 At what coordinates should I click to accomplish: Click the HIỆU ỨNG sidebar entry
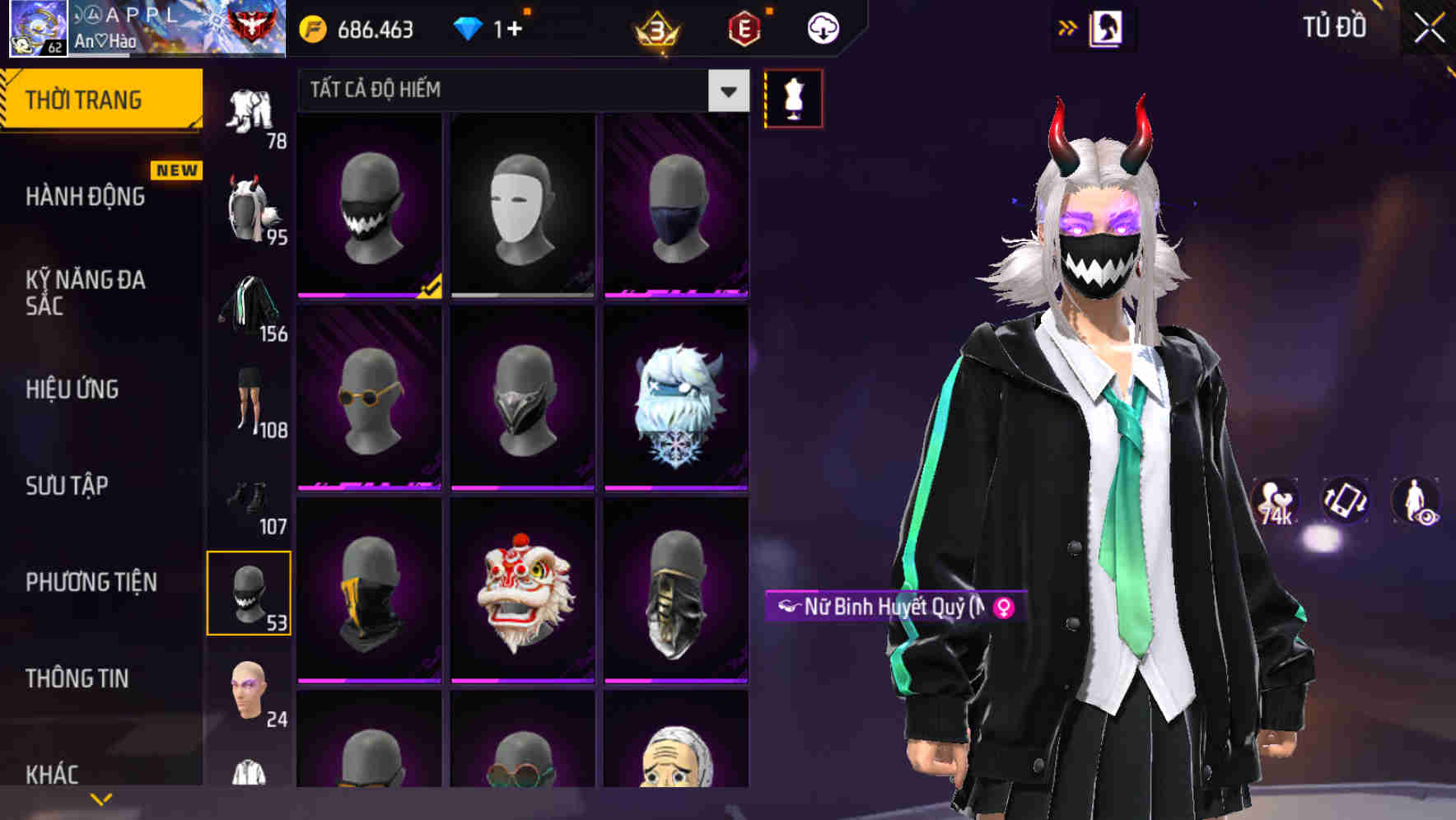(73, 389)
